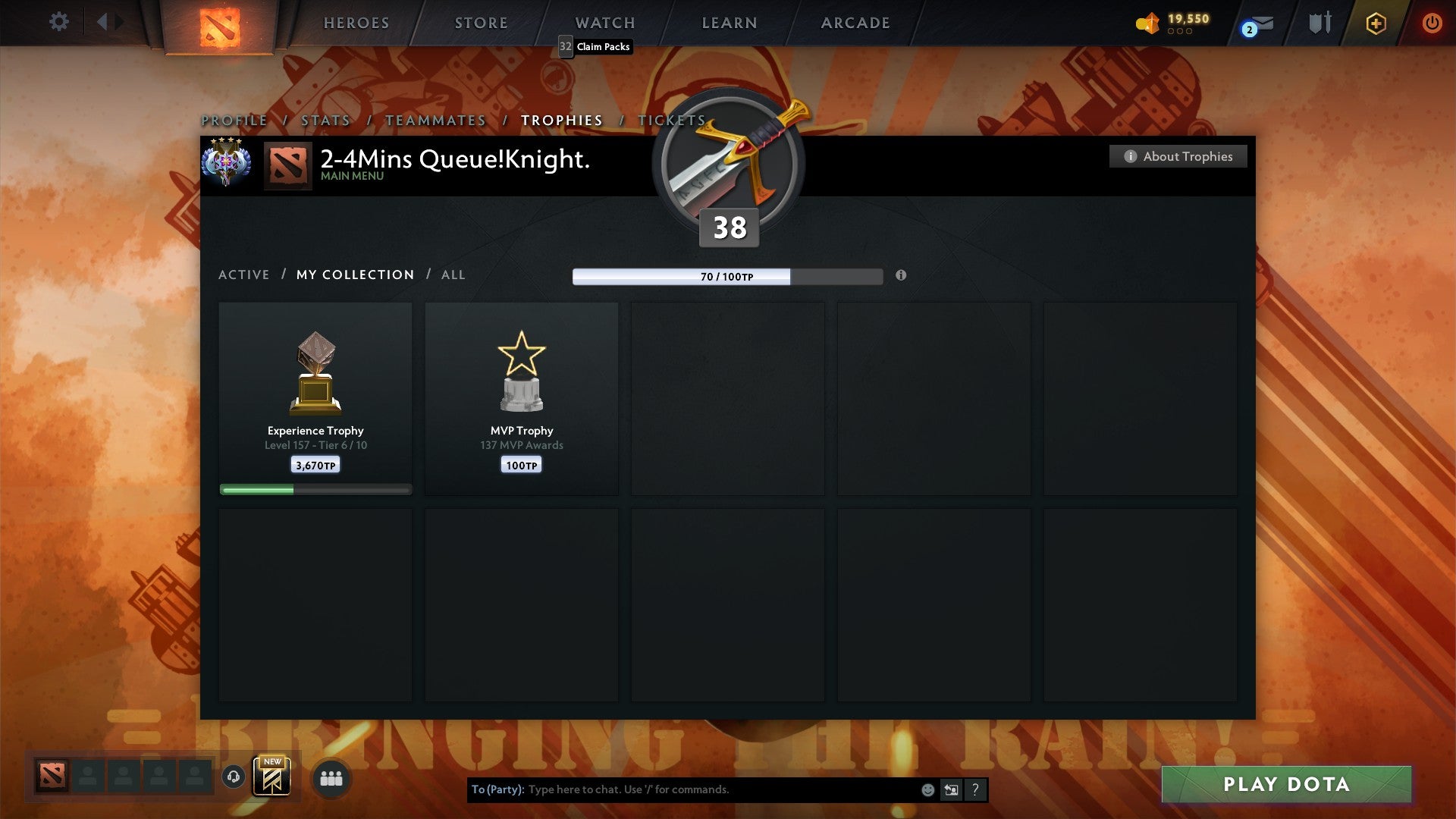Open the STATS profile section

(324, 120)
